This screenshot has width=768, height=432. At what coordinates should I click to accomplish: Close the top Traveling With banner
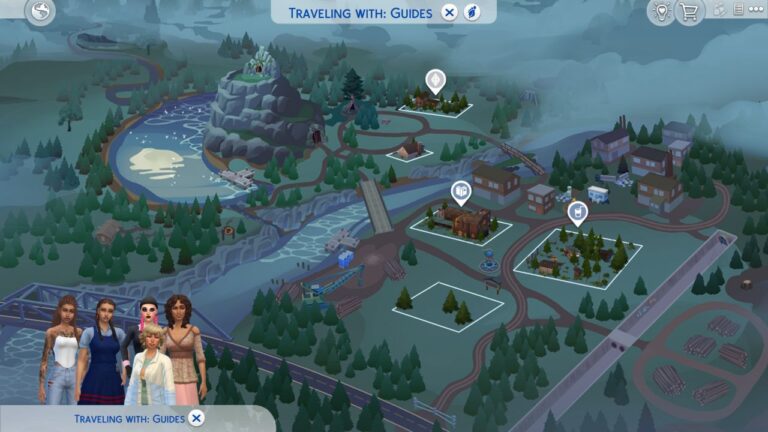point(450,12)
